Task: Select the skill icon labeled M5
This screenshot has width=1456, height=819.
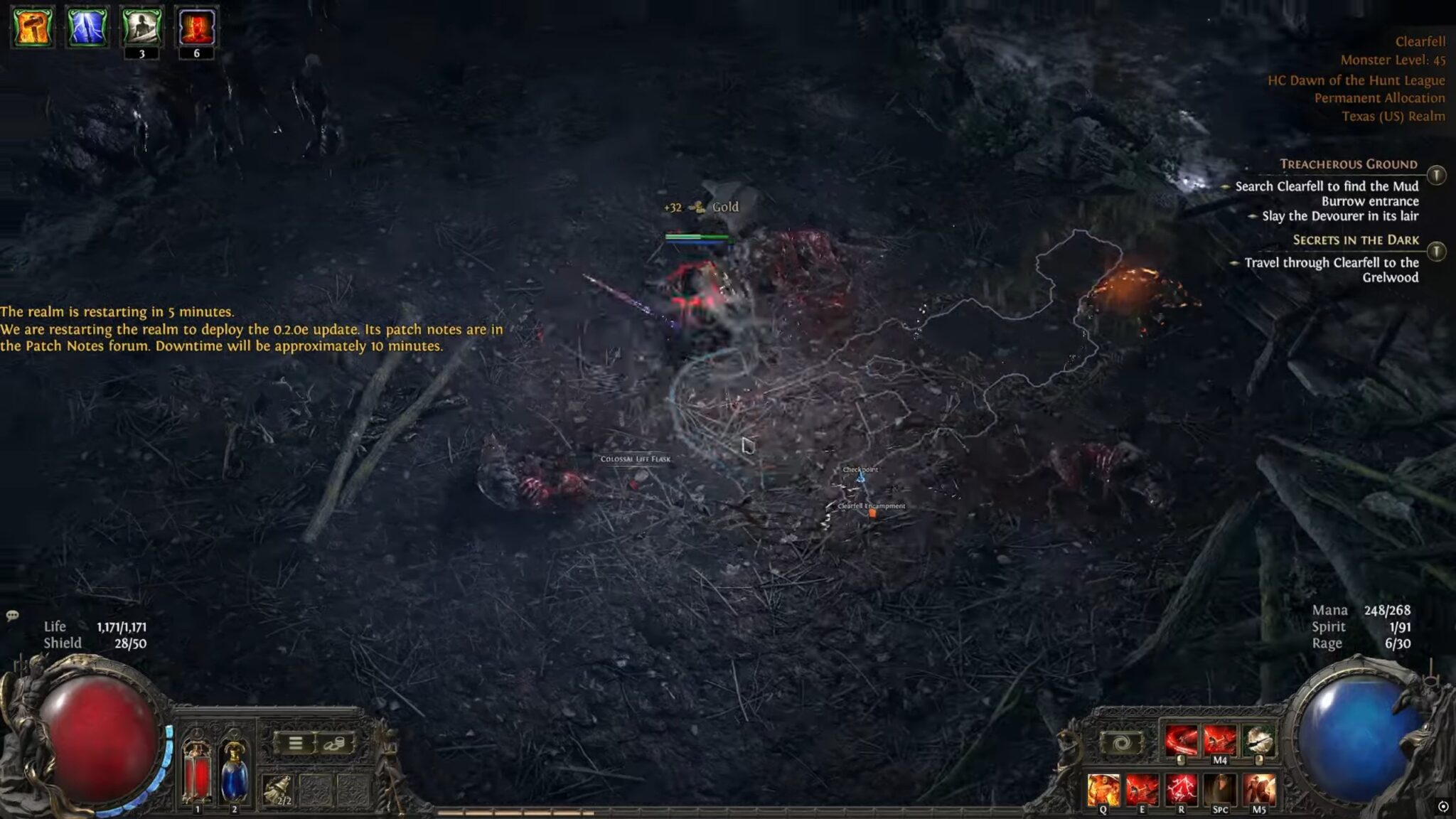Action: [1259, 788]
